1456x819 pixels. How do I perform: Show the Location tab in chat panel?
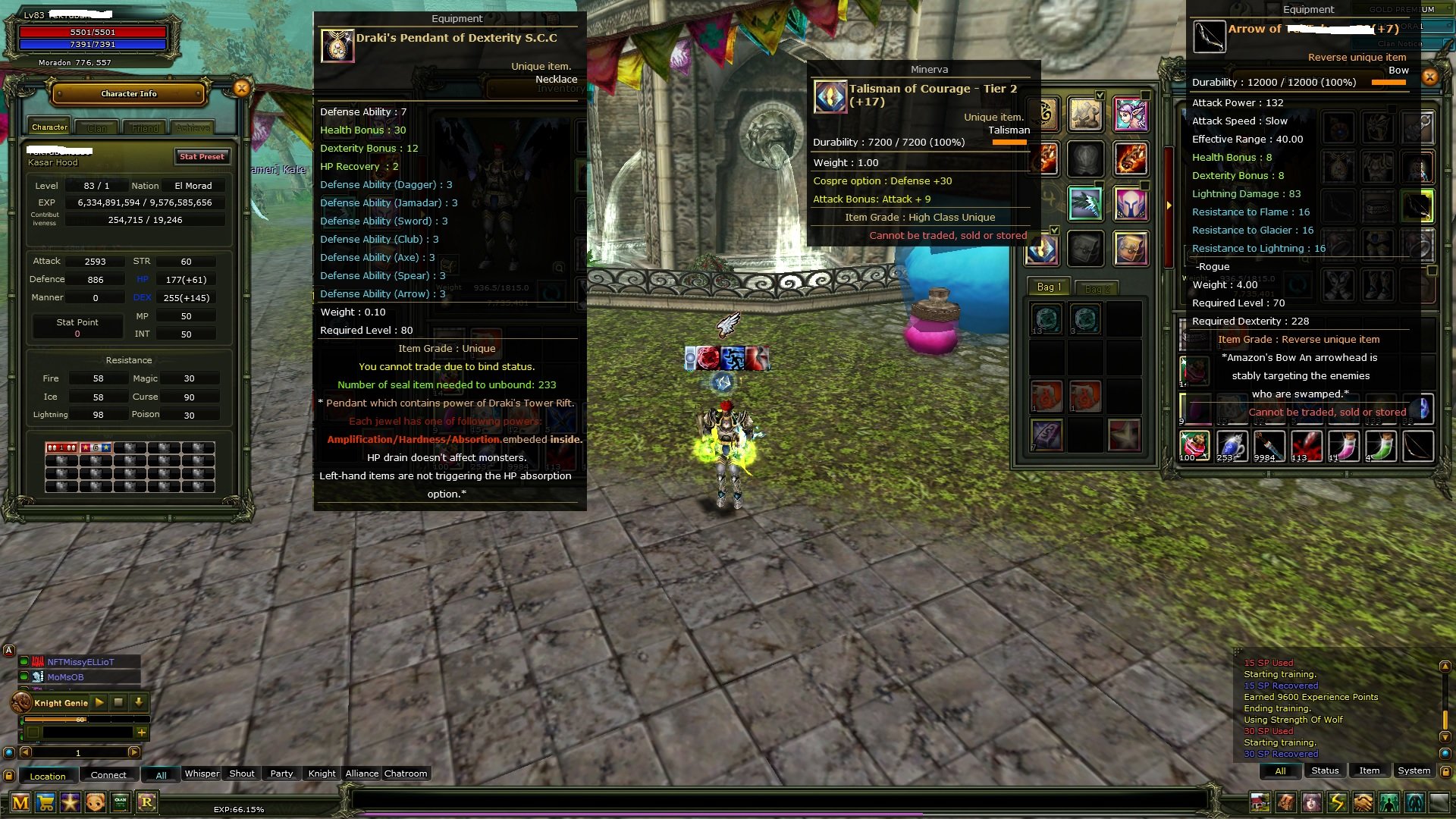[x=47, y=777]
